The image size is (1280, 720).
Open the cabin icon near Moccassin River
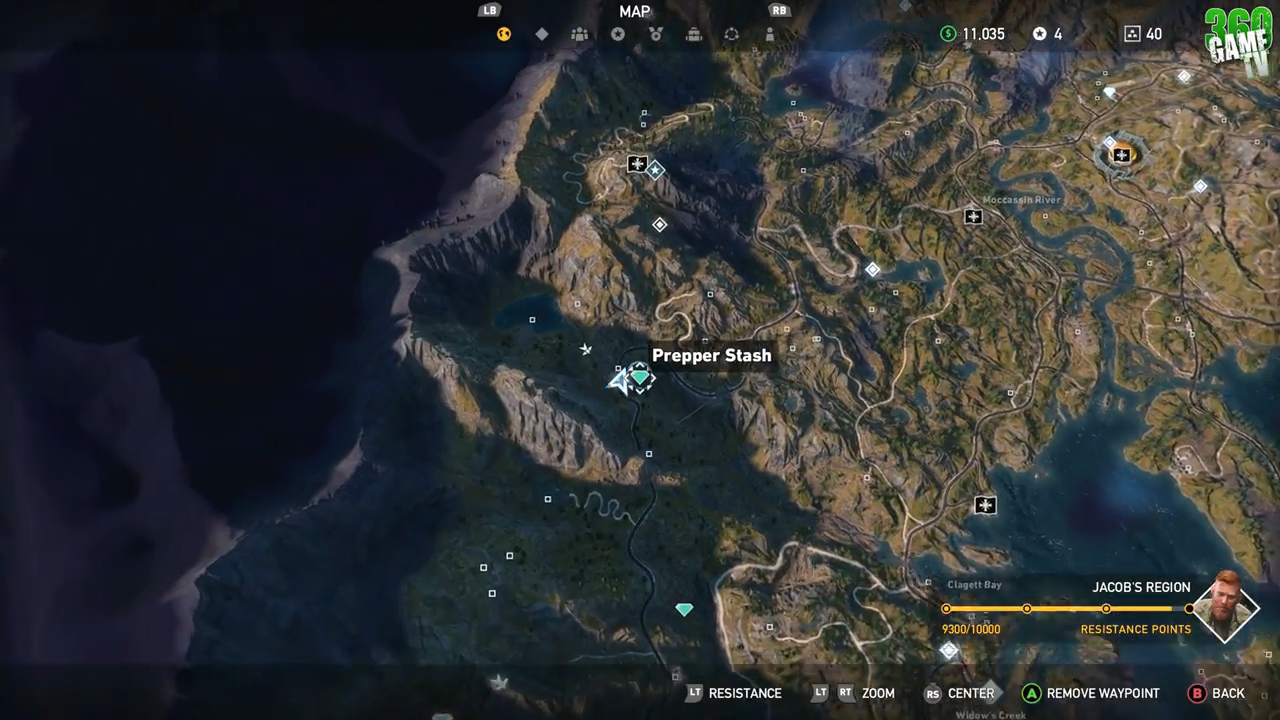(973, 216)
